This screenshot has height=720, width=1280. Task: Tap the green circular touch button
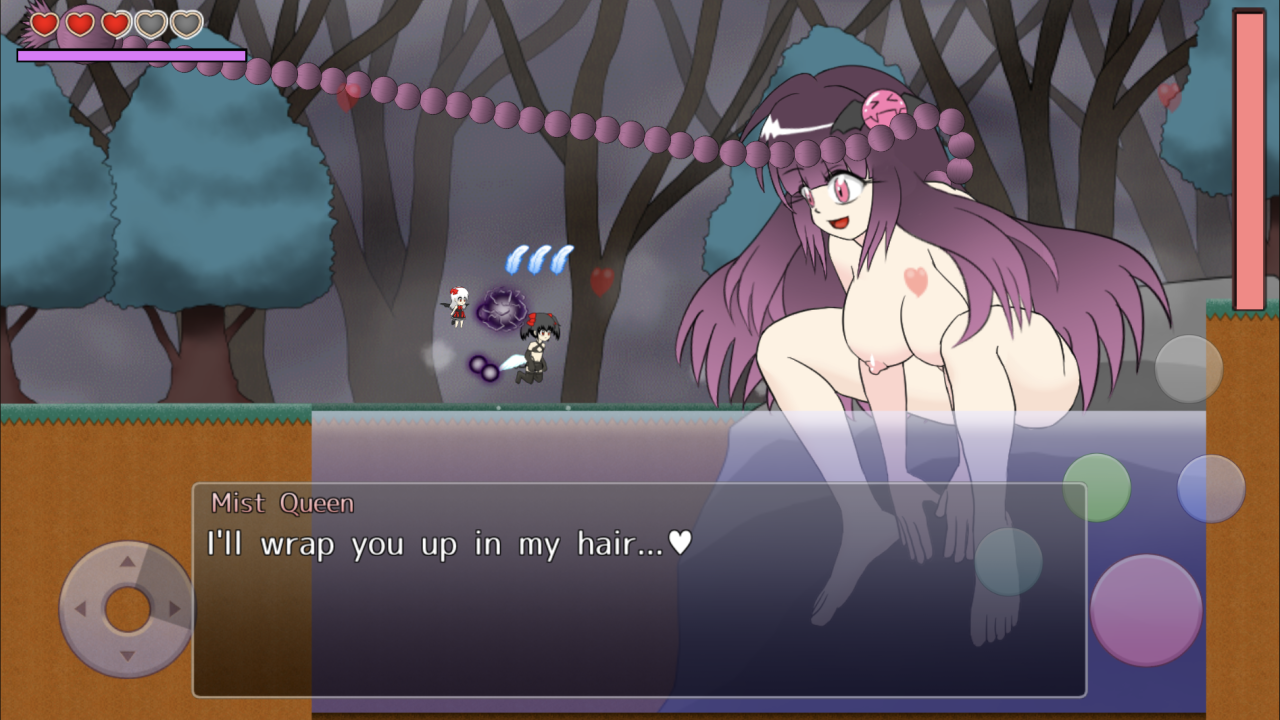1097,488
